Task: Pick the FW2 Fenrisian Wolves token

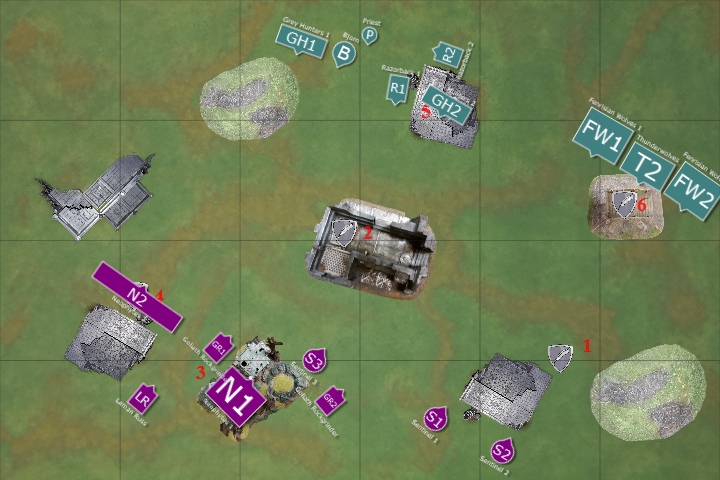Action: point(691,186)
